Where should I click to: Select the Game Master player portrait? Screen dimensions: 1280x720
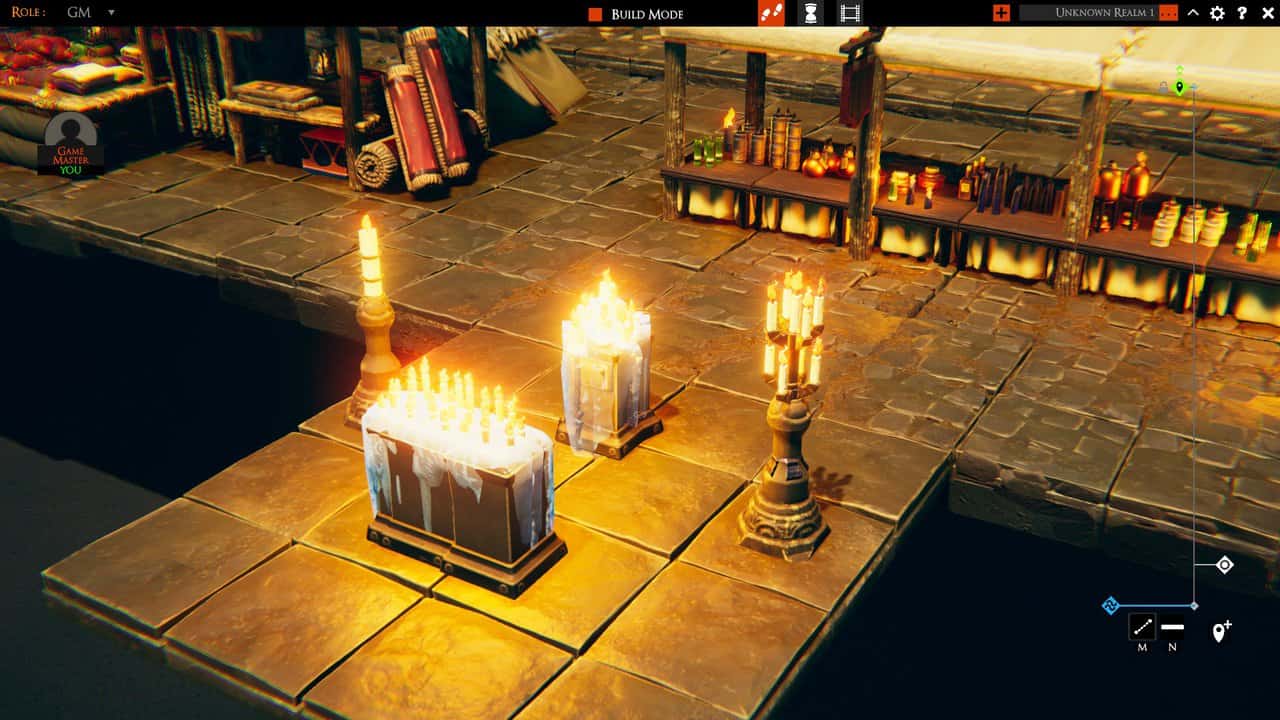click(70, 144)
